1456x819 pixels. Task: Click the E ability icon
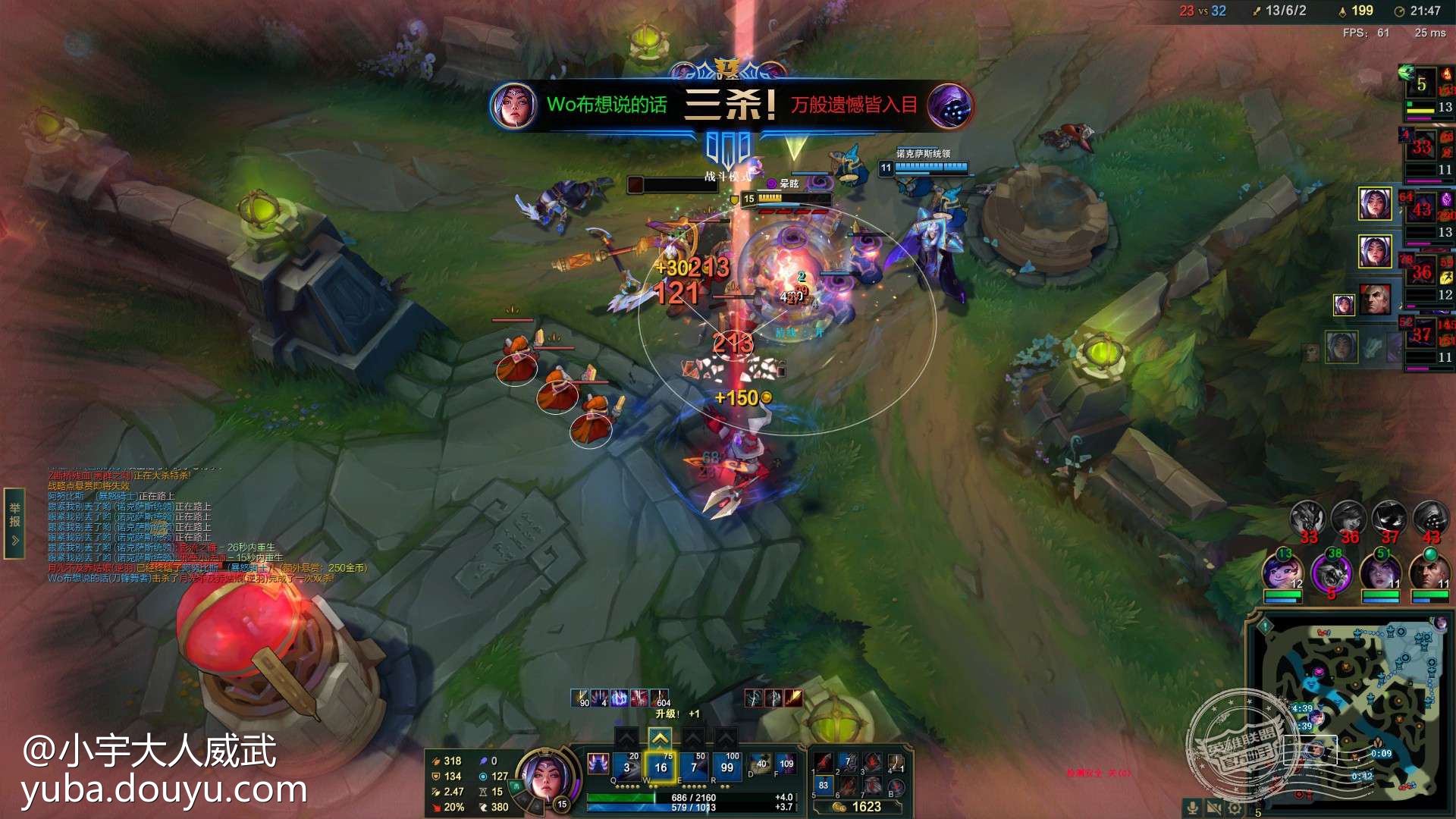pyautogui.click(x=693, y=767)
